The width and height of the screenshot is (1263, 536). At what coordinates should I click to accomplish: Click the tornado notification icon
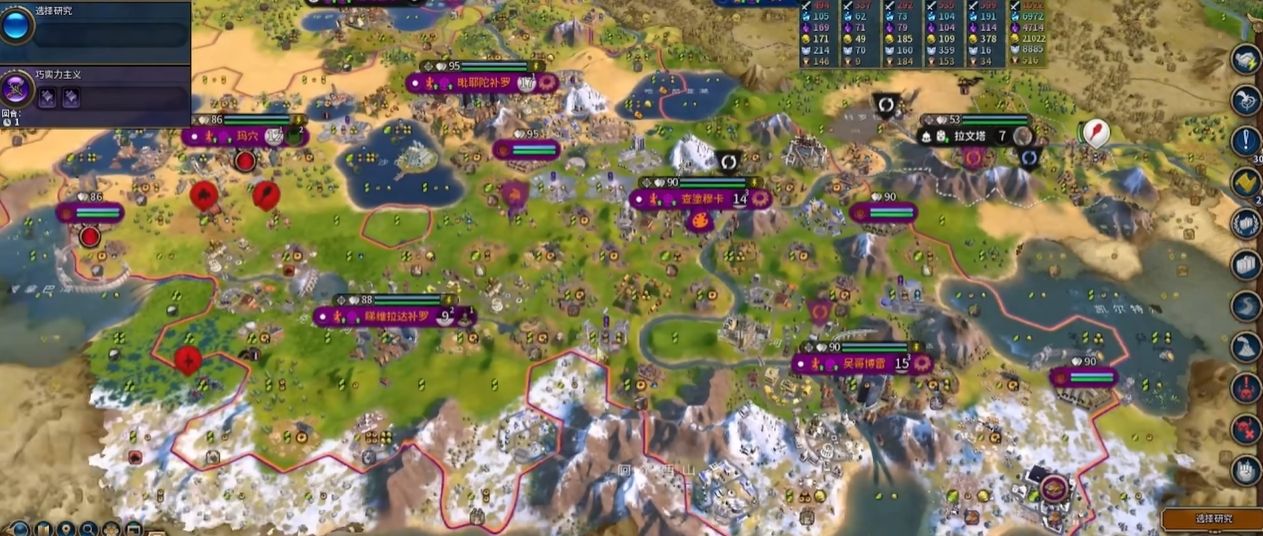point(1246,305)
